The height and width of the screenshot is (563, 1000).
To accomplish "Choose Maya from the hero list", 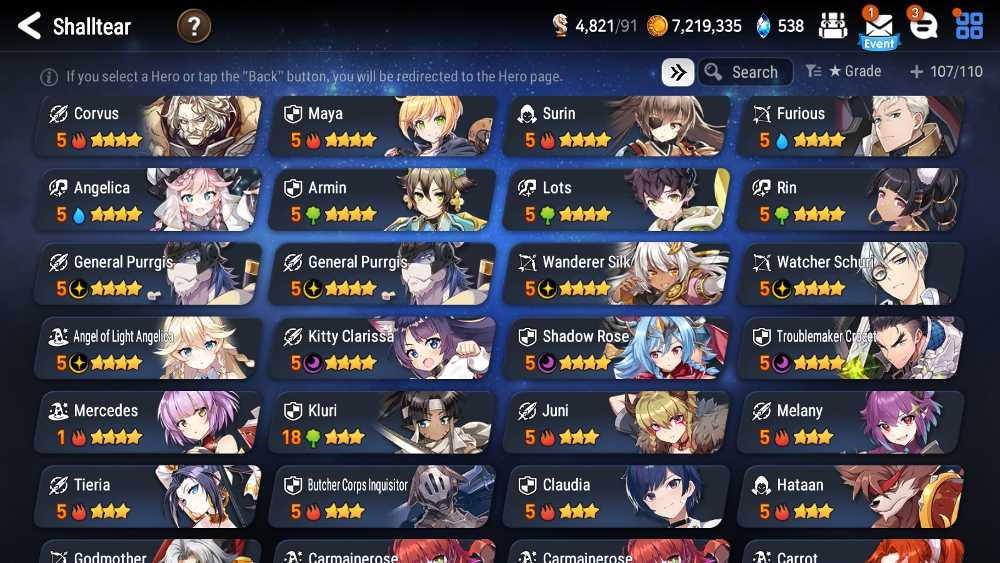I will pyautogui.click(x=384, y=126).
